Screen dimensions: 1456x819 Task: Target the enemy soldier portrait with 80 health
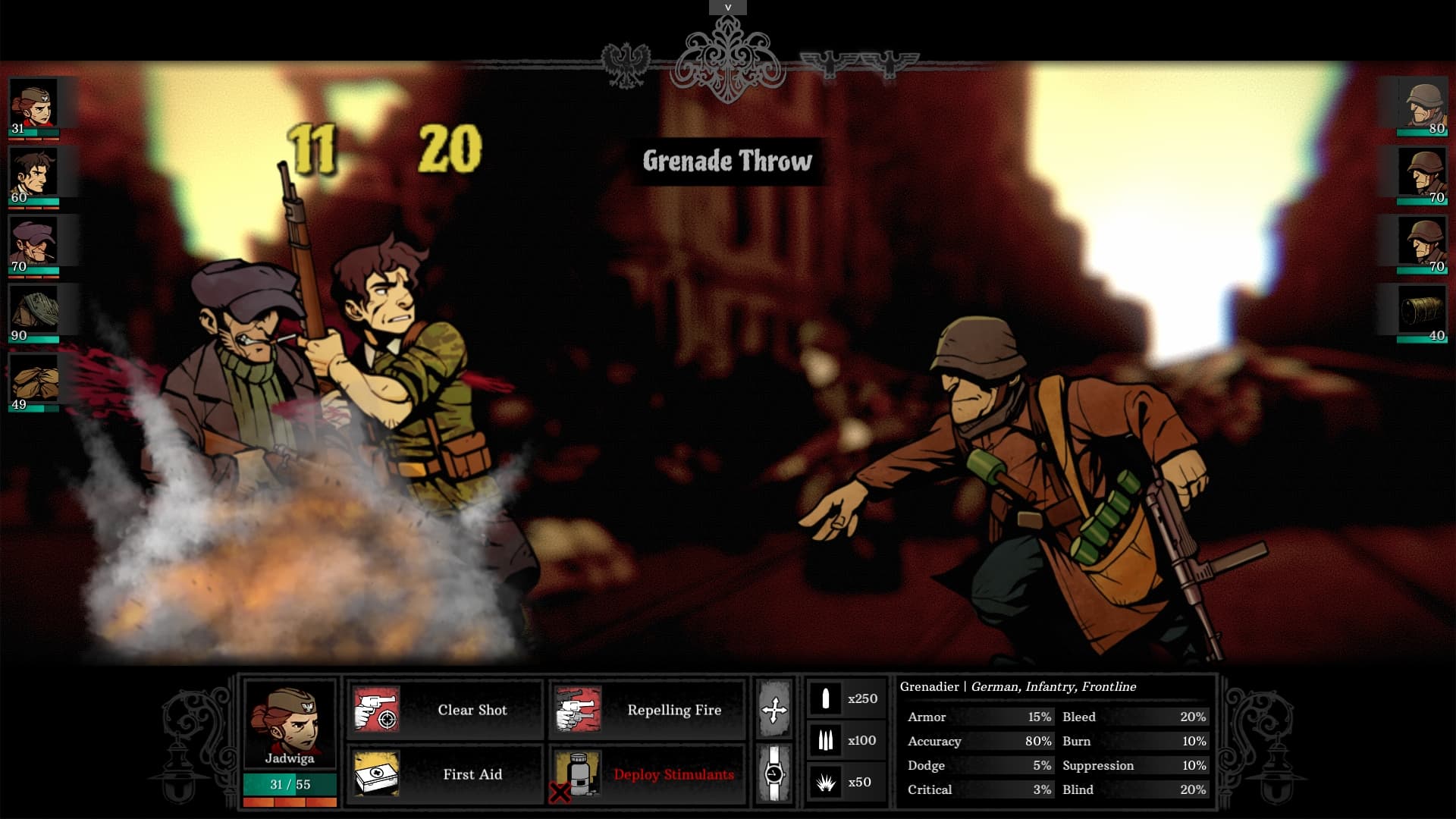1423,105
